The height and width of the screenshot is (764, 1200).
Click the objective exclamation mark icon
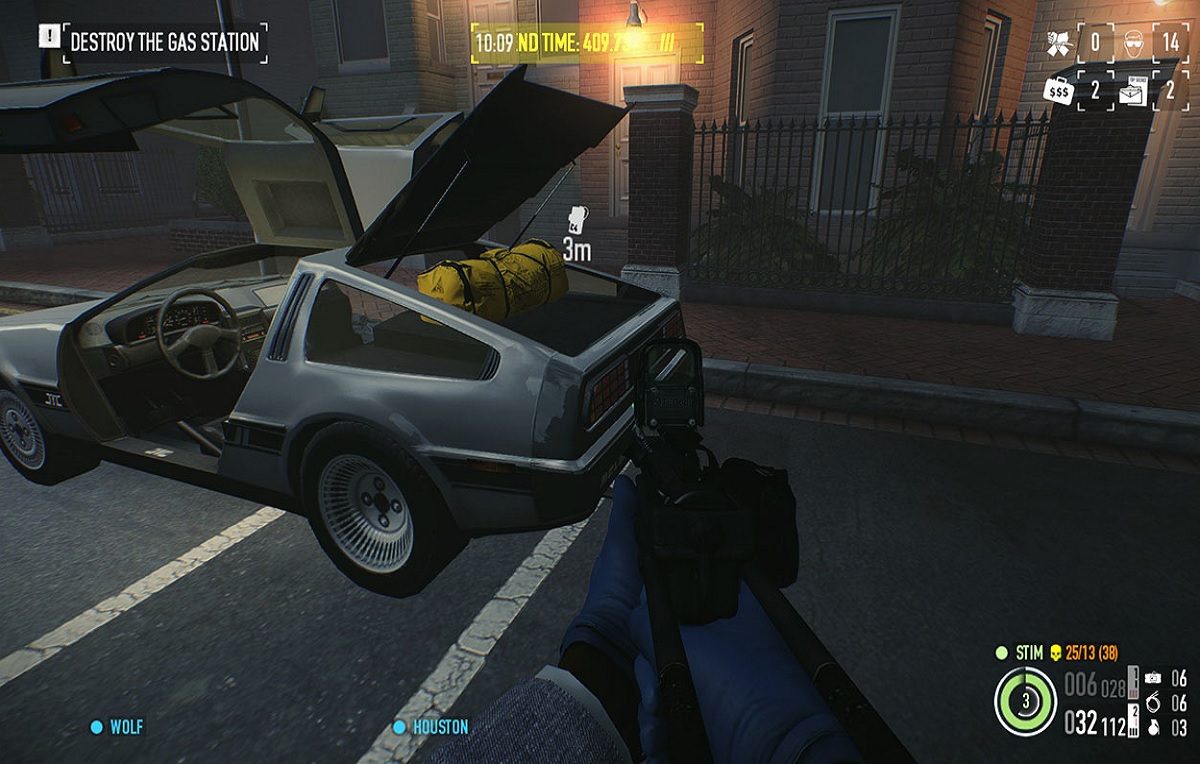tap(49, 37)
